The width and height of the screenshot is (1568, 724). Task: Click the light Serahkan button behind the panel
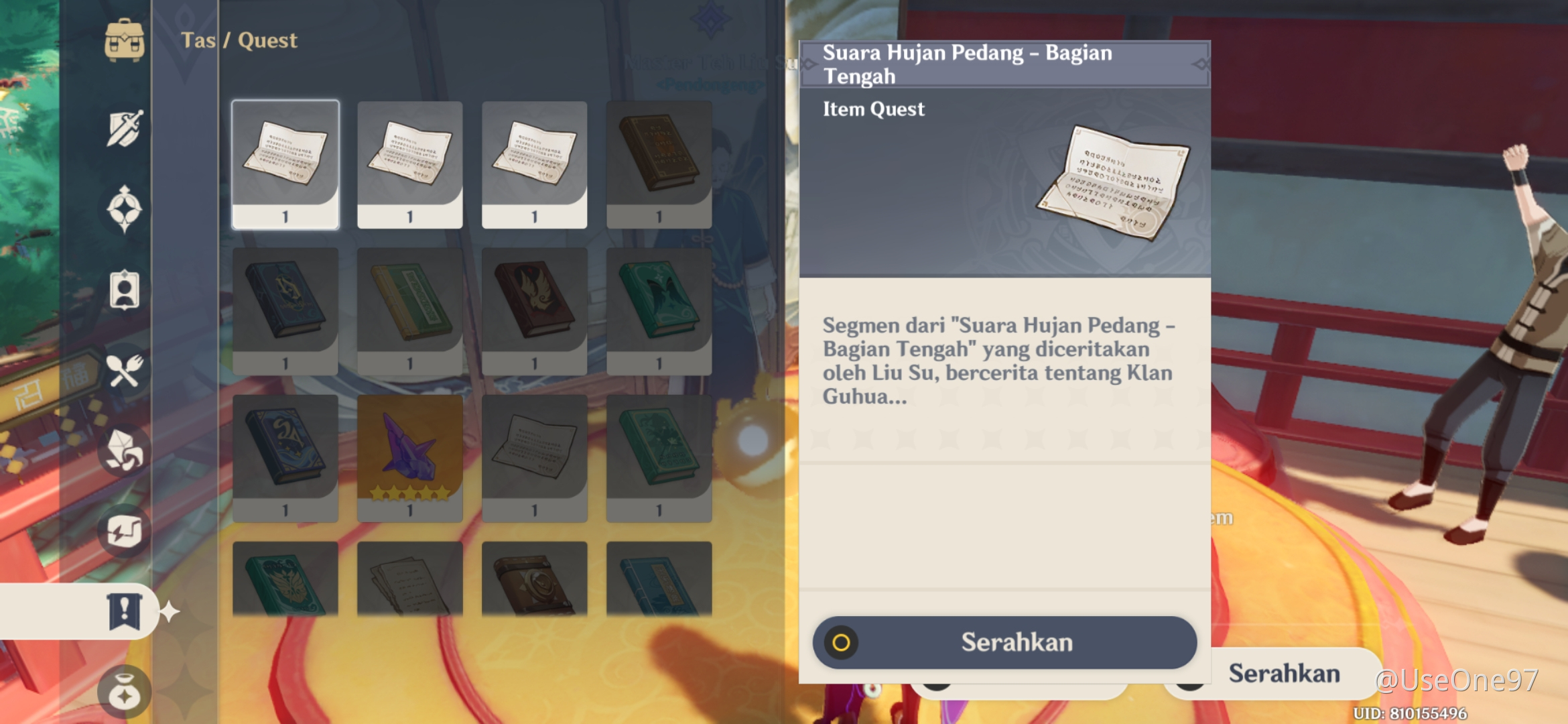tap(1284, 674)
